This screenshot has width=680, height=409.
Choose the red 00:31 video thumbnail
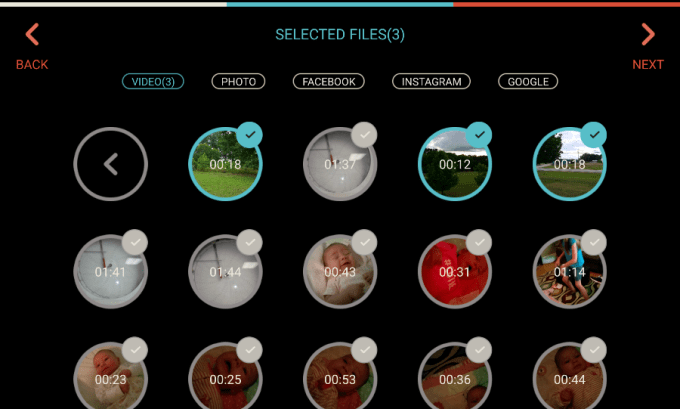pos(455,271)
